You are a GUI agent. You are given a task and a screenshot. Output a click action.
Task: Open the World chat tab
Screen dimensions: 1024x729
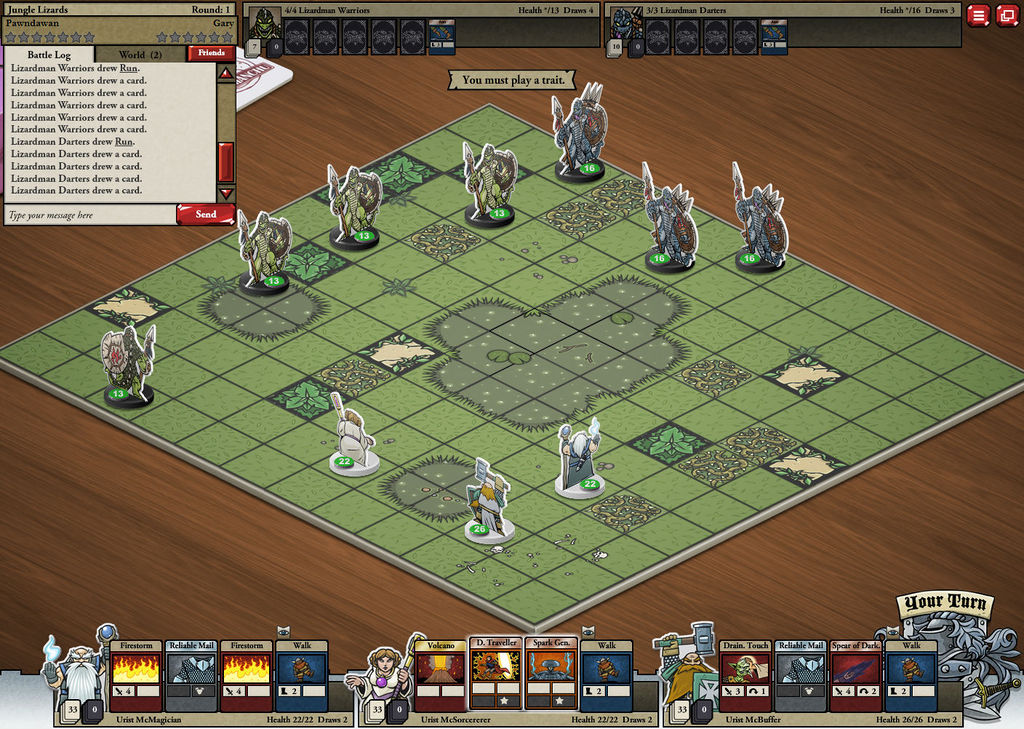[x=139, y=54]
